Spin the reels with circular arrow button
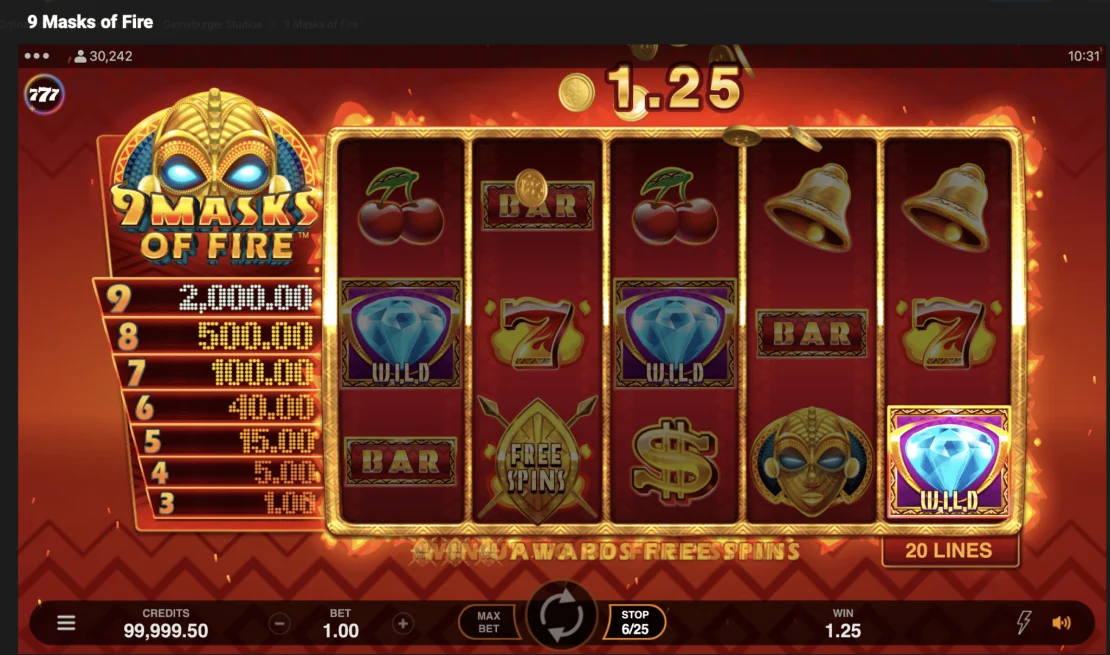Image resolution: width=1110 pixels, height=655 pixels. 561,621
